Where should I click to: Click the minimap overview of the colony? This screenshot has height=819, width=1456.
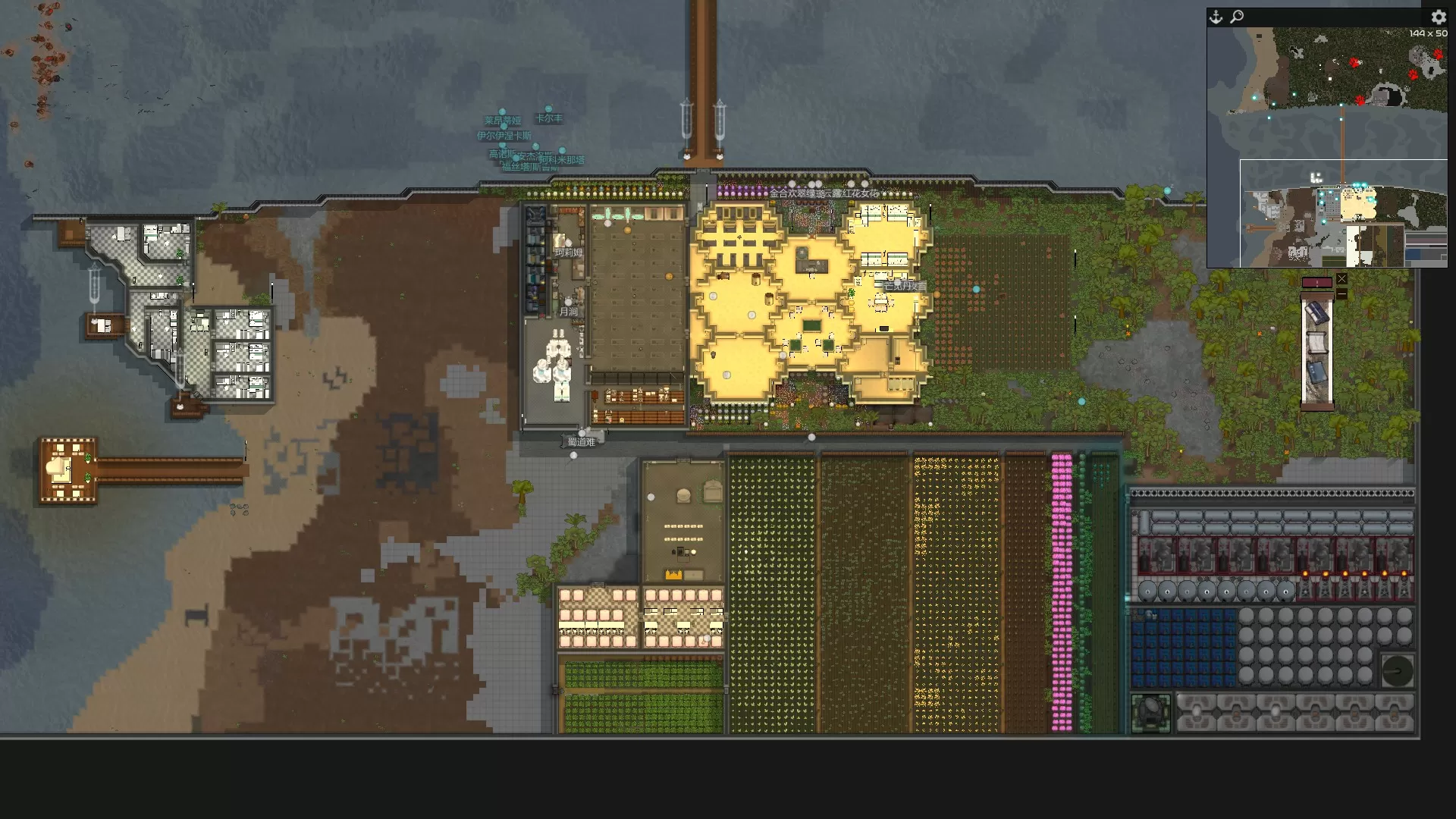coord(1327,148)
